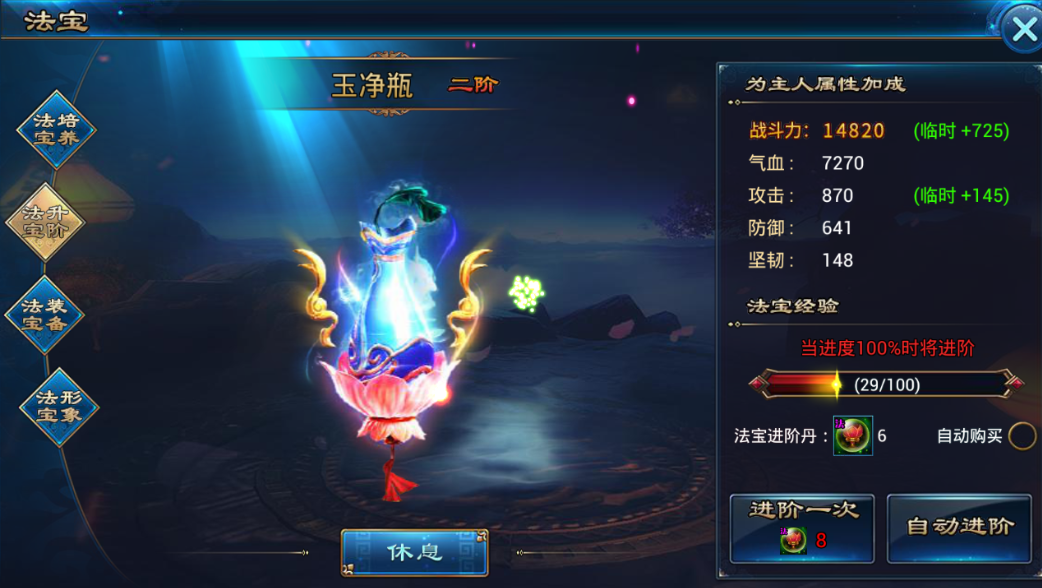Inspect the 法宝进阶丹 item icon

pyautogui.click(x=853, y=436)
